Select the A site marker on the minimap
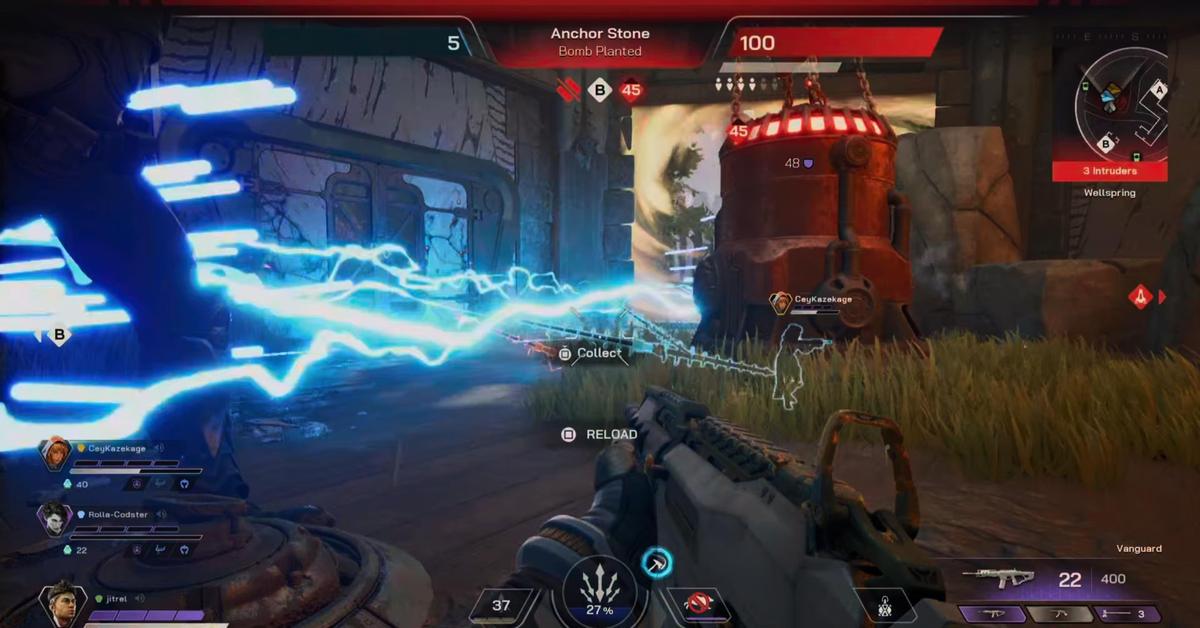The height and width of the screenshot is (628, 1200). (1159, 89)
